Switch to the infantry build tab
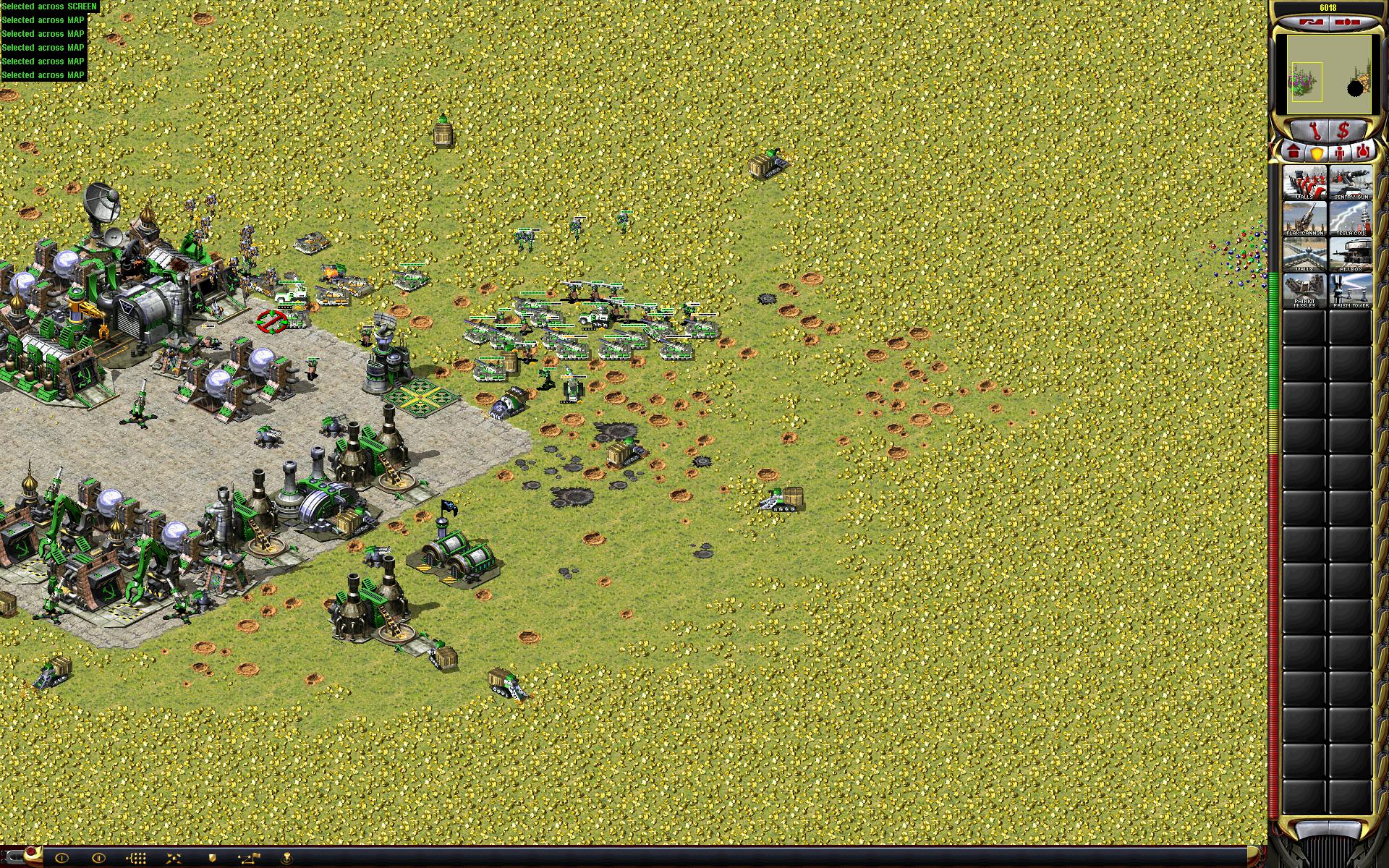The width and height of the screenshot is (1389, 868). [1340, 153]
